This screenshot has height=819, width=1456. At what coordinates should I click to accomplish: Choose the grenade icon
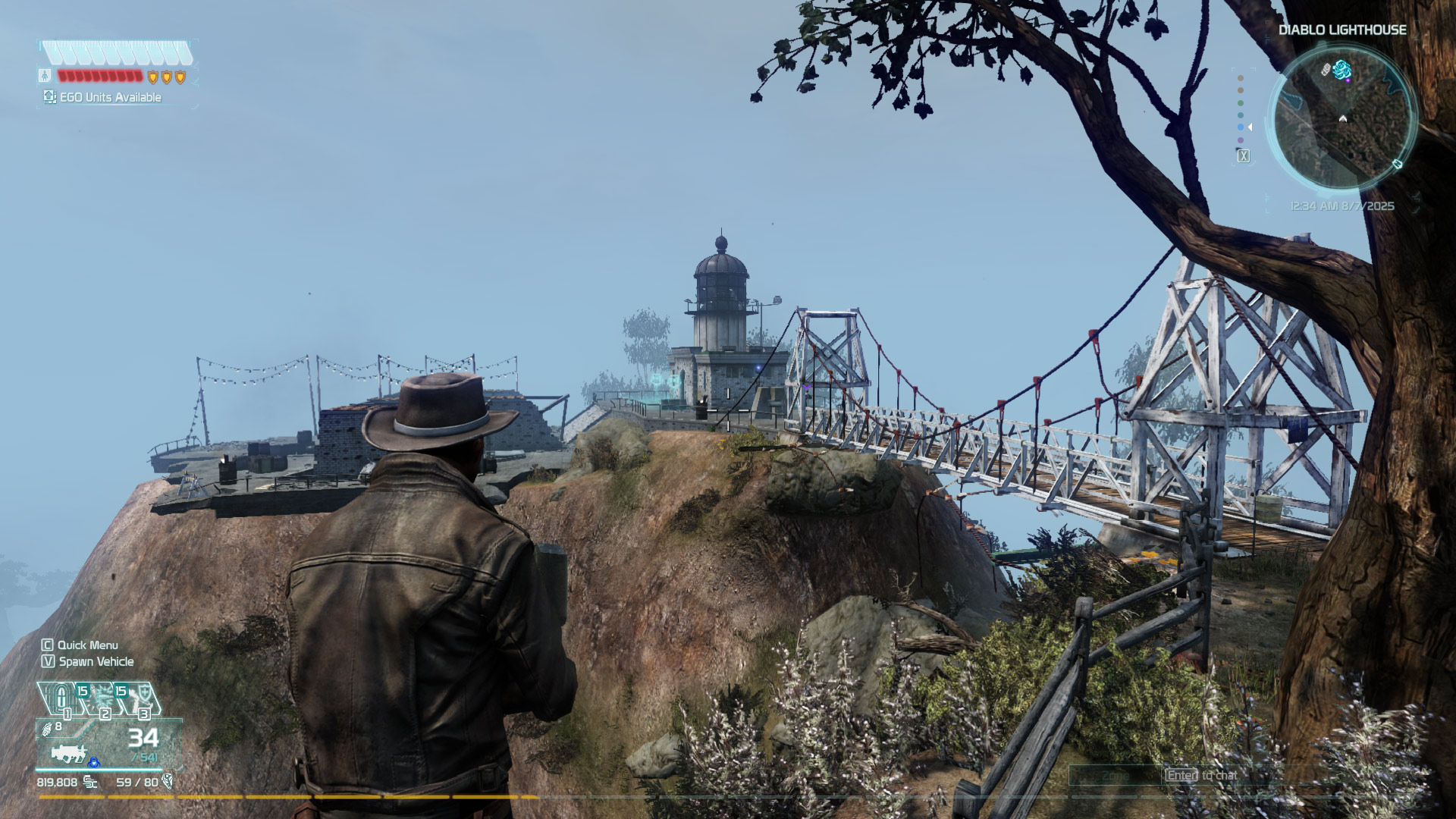coord(47,729)
